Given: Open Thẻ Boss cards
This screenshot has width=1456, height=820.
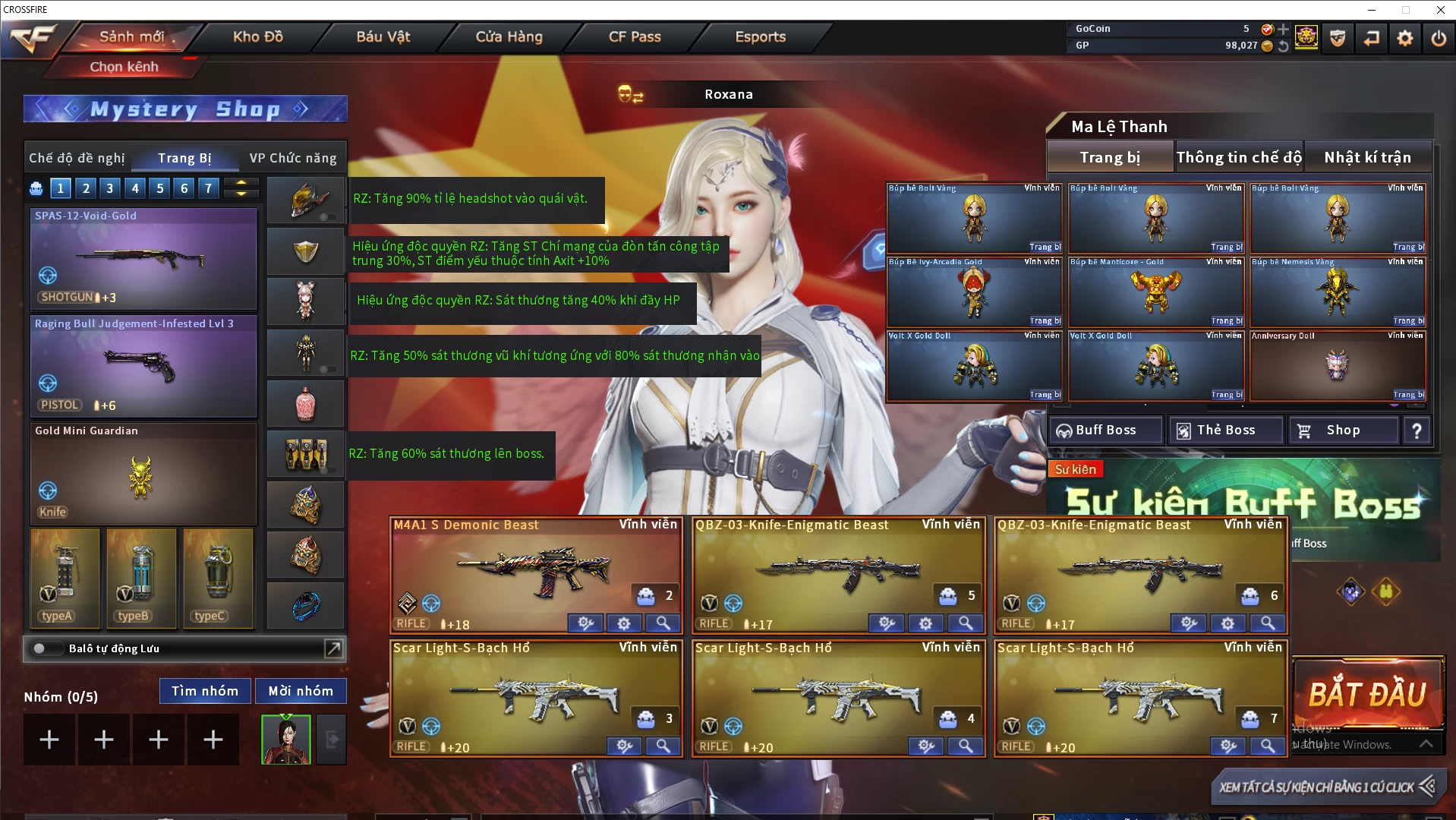Looking at the screenshot, I should coord(1226,430).
